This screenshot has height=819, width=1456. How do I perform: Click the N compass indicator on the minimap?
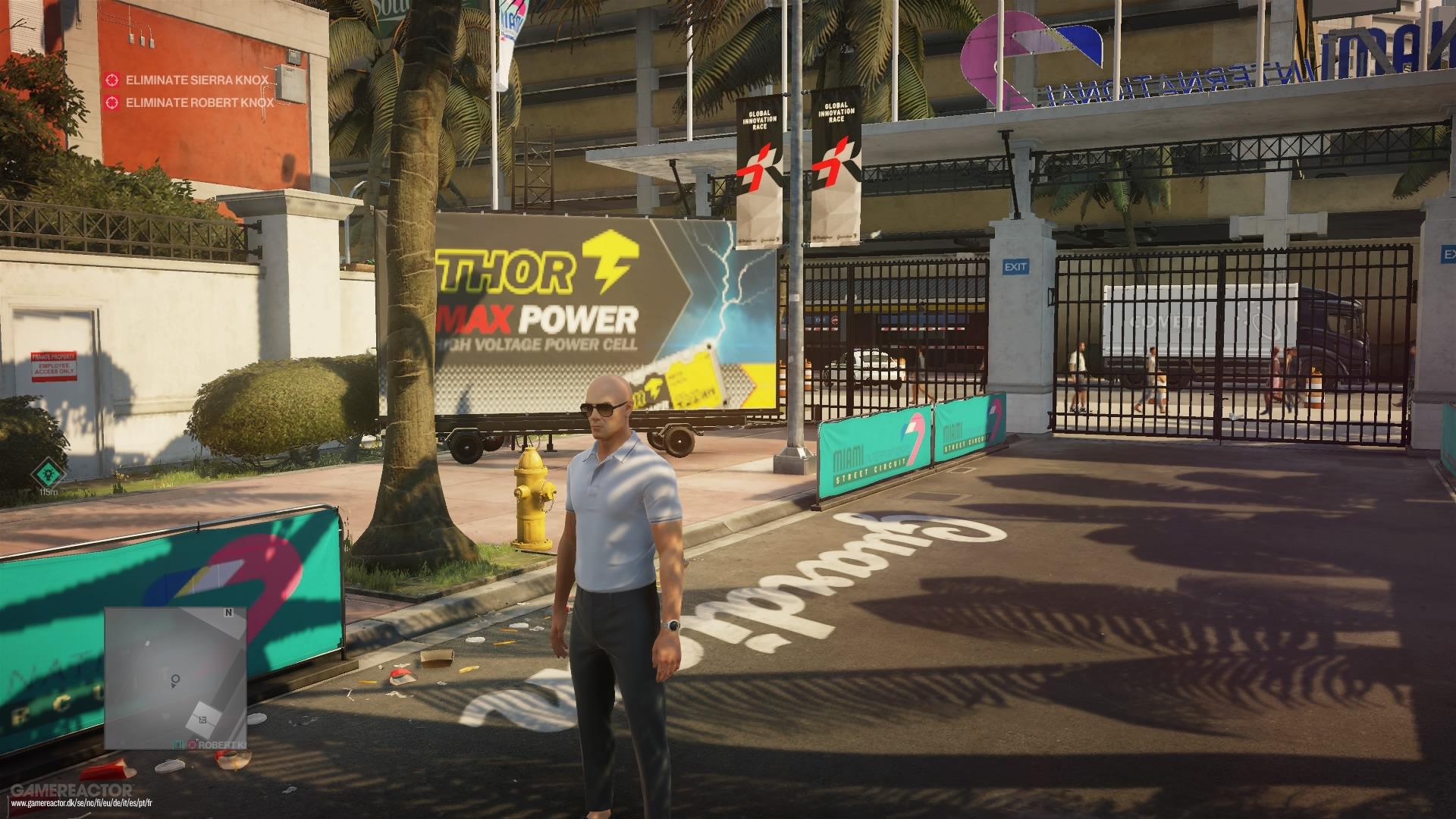tap(228, 613)
